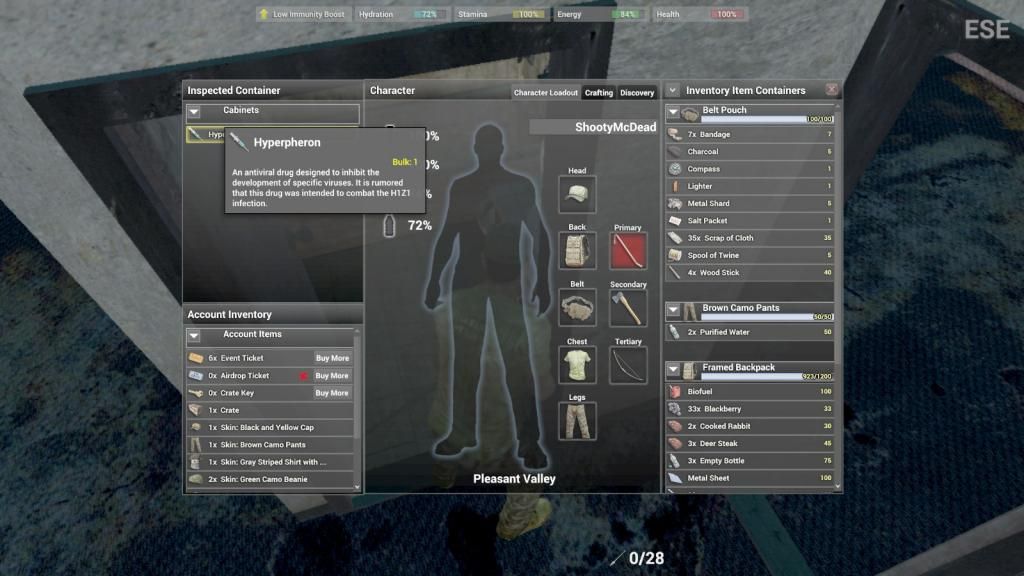Image resolution: width=1024 pixels, height=576 pixels.
Task: Collapse the Framed Backpack container
Action: (673, 370)
